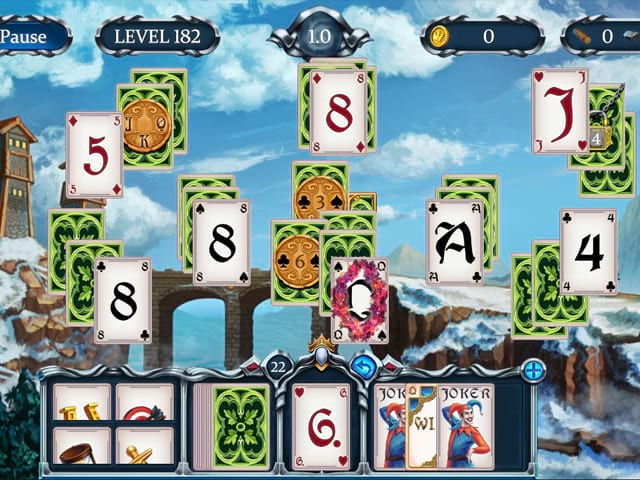Select the red 5 of diamonds card
The width and height of the screenshot is (640, 480).
click(x=94, y=155)
